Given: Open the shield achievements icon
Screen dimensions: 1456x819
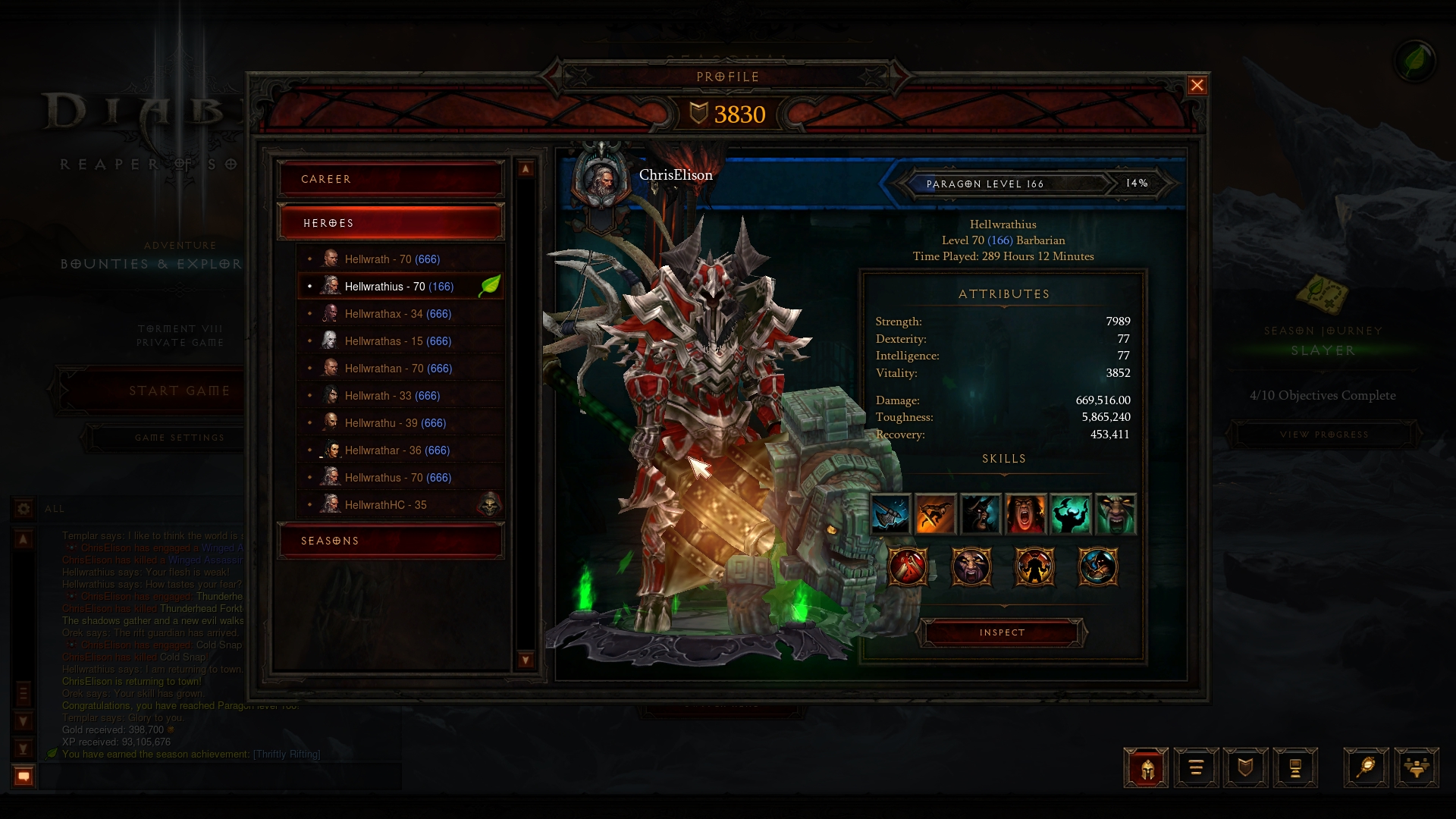Looking at the screenshot, I should tap(1245, 768).
